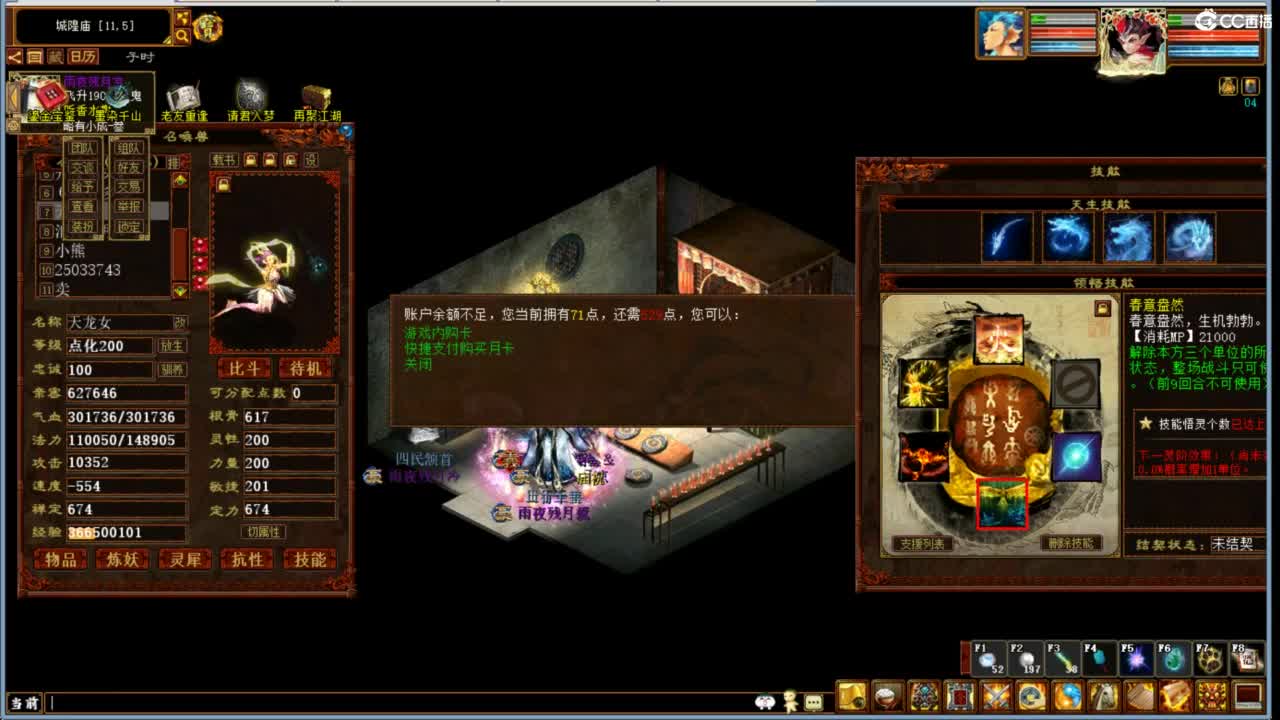
Task: Open the 日历 calendar icon at top left
Action: point(82,57)
